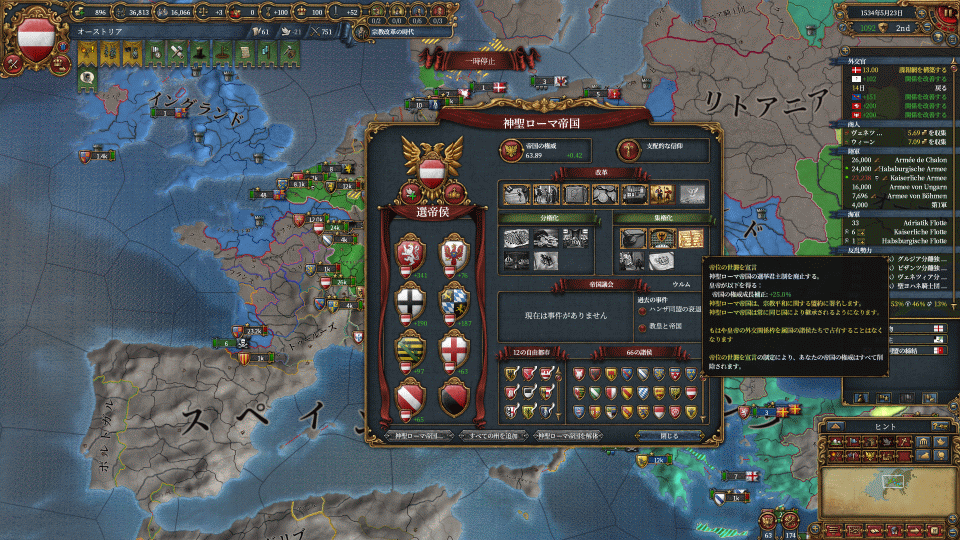This screenshot has width=960, height=540.
Task: Select the Brandenburg red eagle elector shield
Action: click(x=455, y=255)
